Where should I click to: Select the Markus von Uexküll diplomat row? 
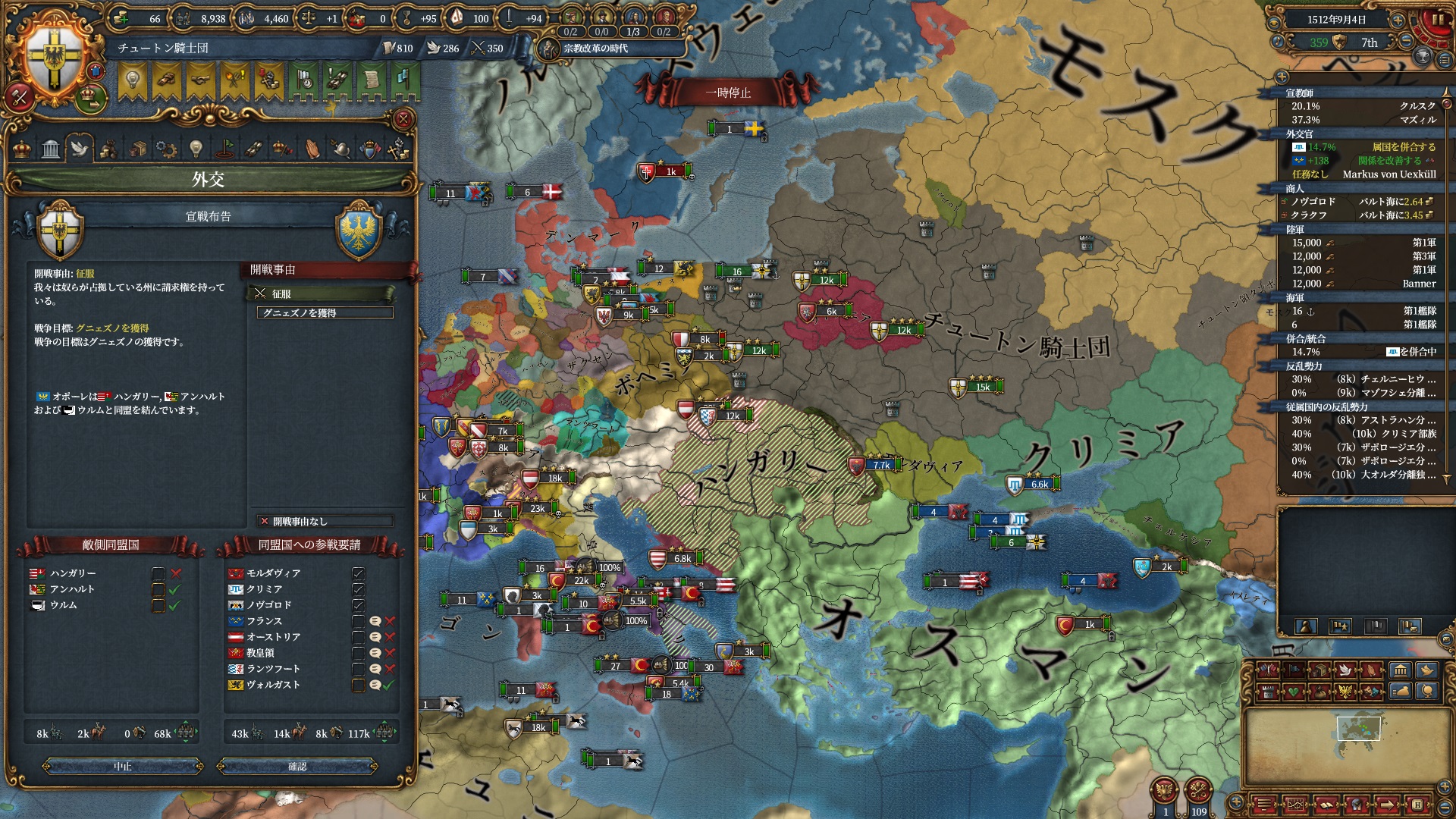click(1363, 174)
